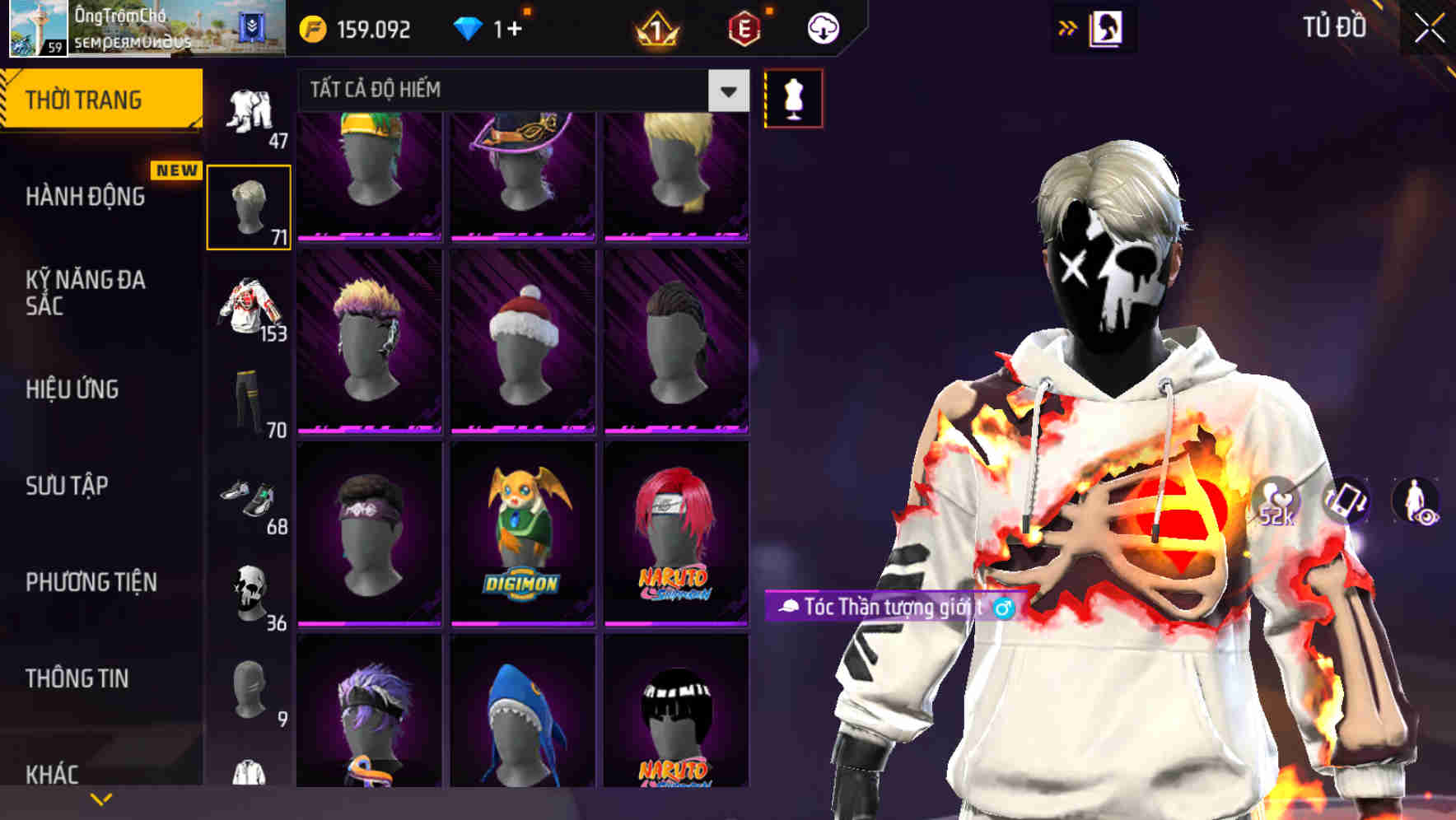Screen dimensions: 1456x820
Task: Toggle the double-arrow panel collapse control
Action: tap(1066, 27)
